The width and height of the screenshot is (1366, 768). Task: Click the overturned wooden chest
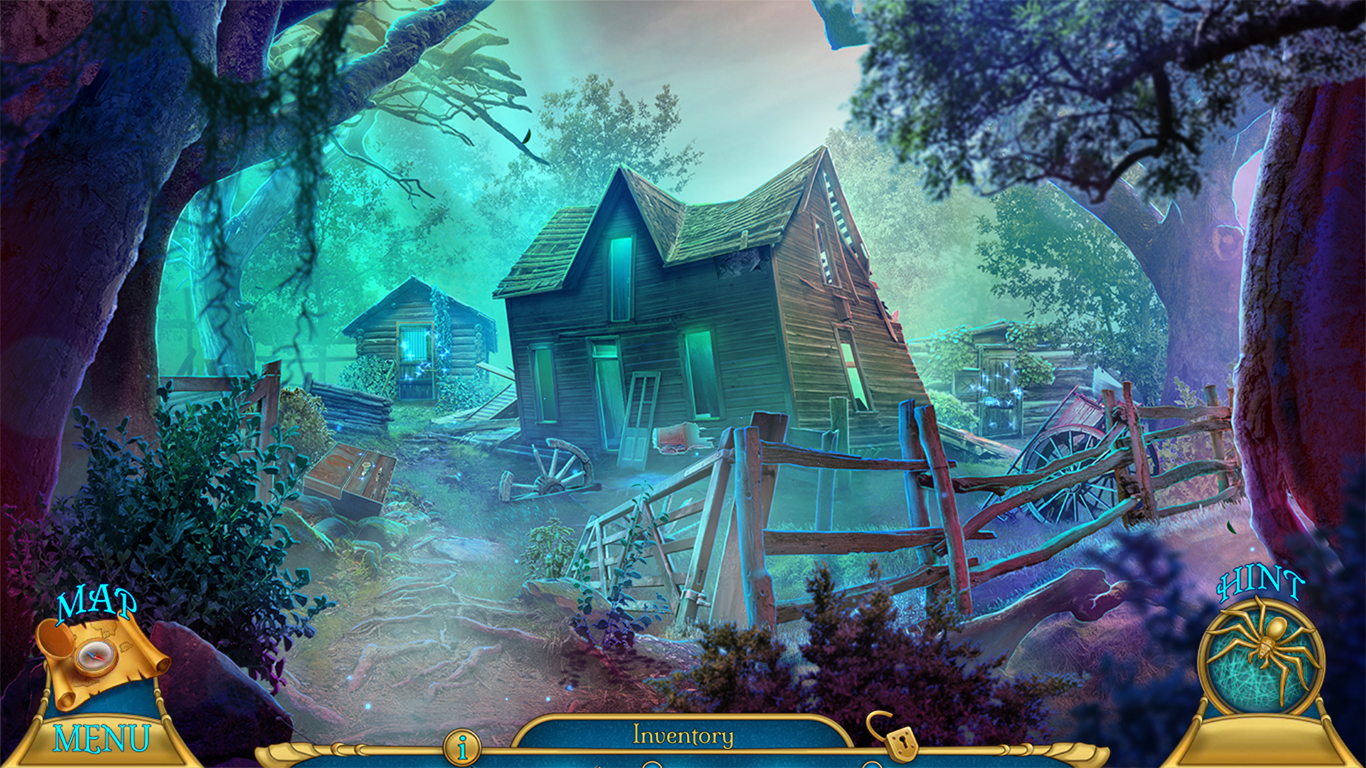(352, 477)
